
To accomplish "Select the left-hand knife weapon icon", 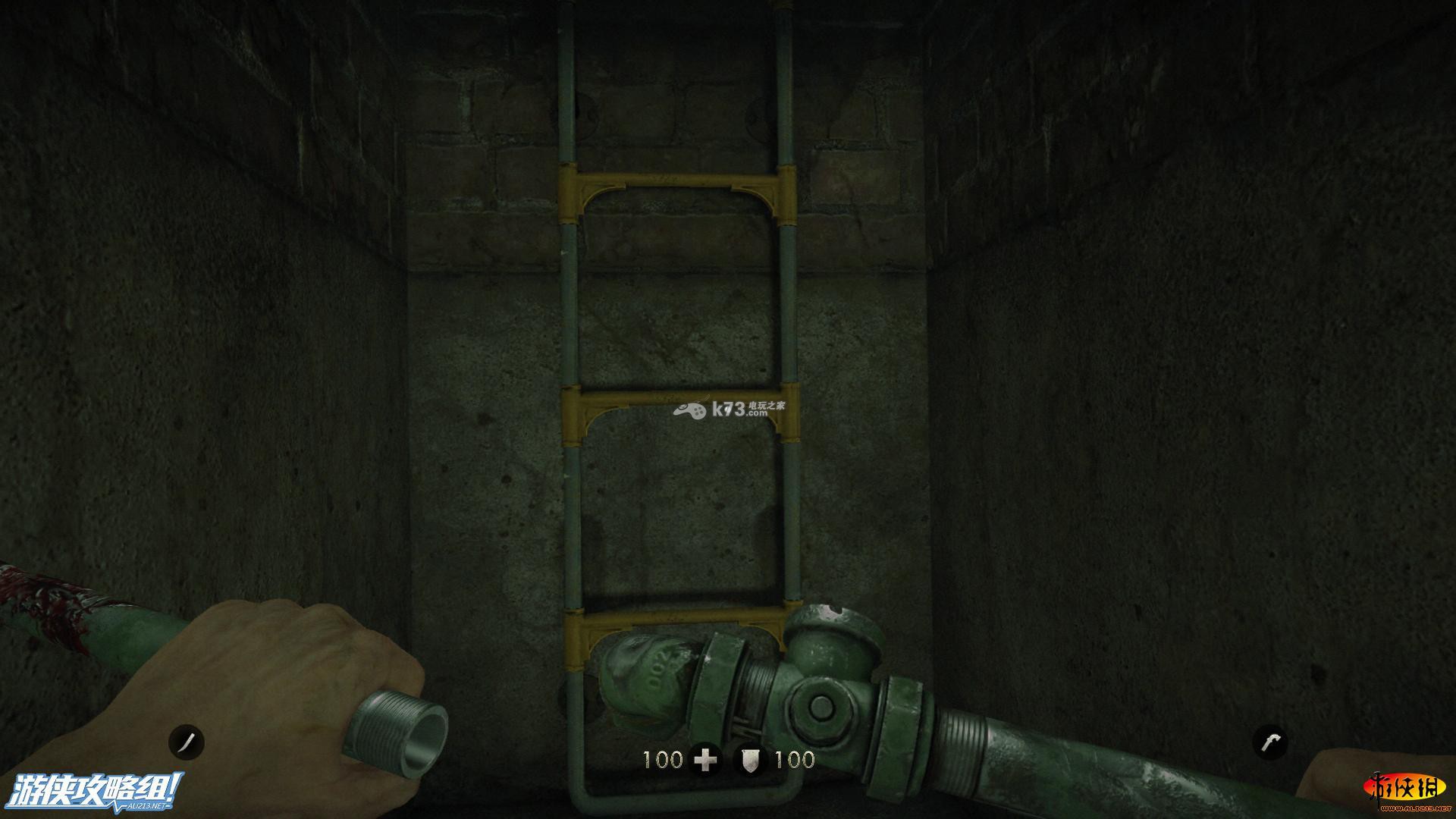I will click(187, 742).
